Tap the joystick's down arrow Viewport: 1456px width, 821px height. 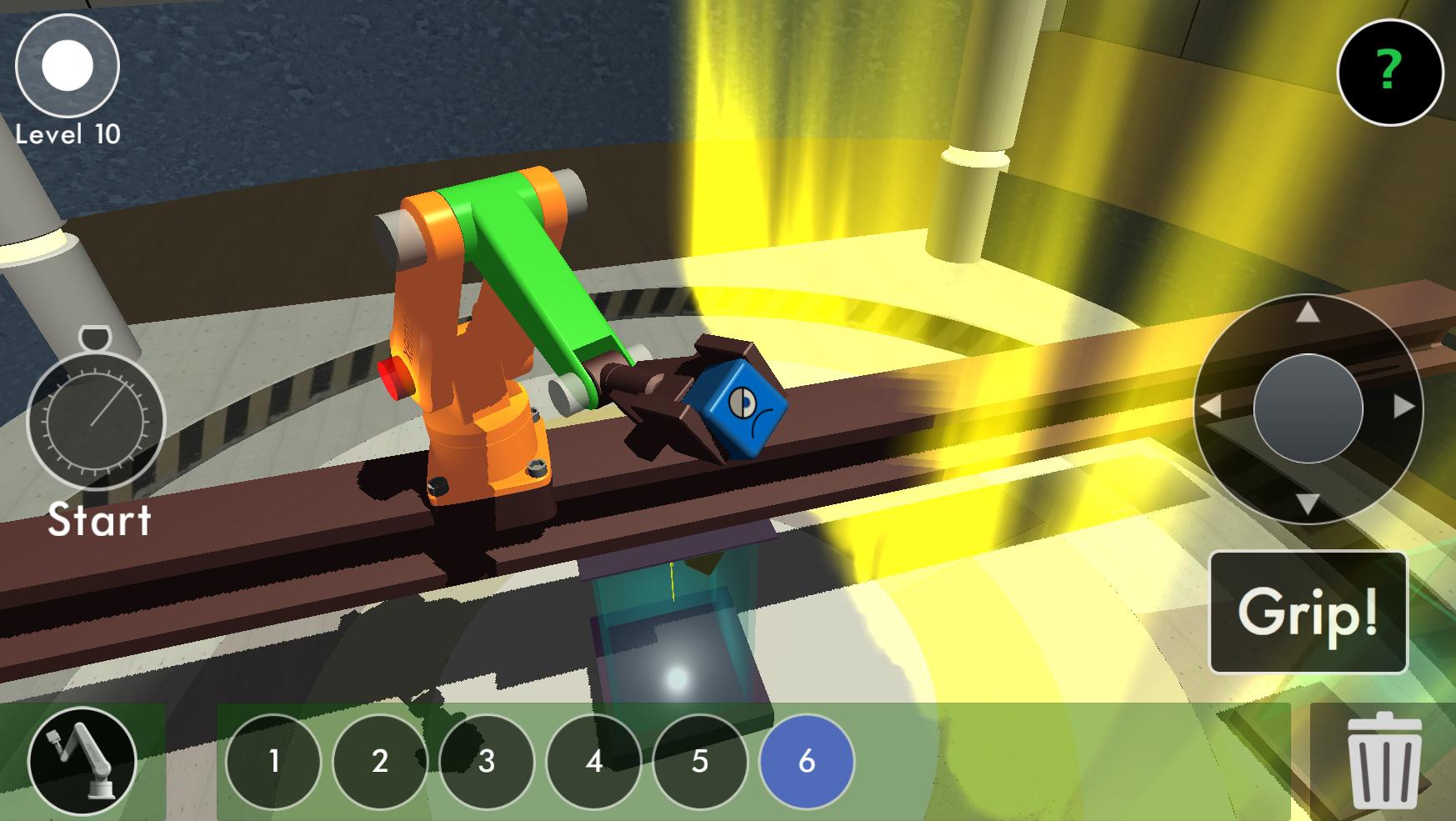click(1308, 503)
